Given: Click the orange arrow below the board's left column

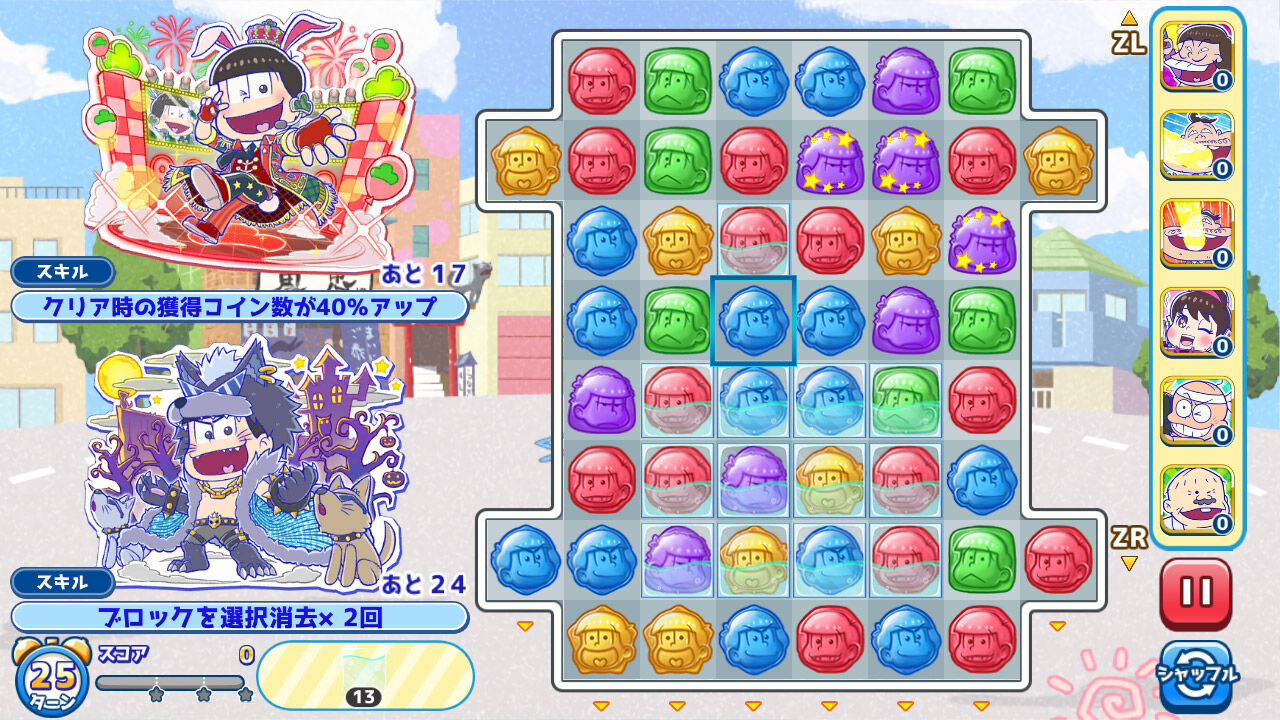Looking at the screenshot, I should (x=601, y=706).
